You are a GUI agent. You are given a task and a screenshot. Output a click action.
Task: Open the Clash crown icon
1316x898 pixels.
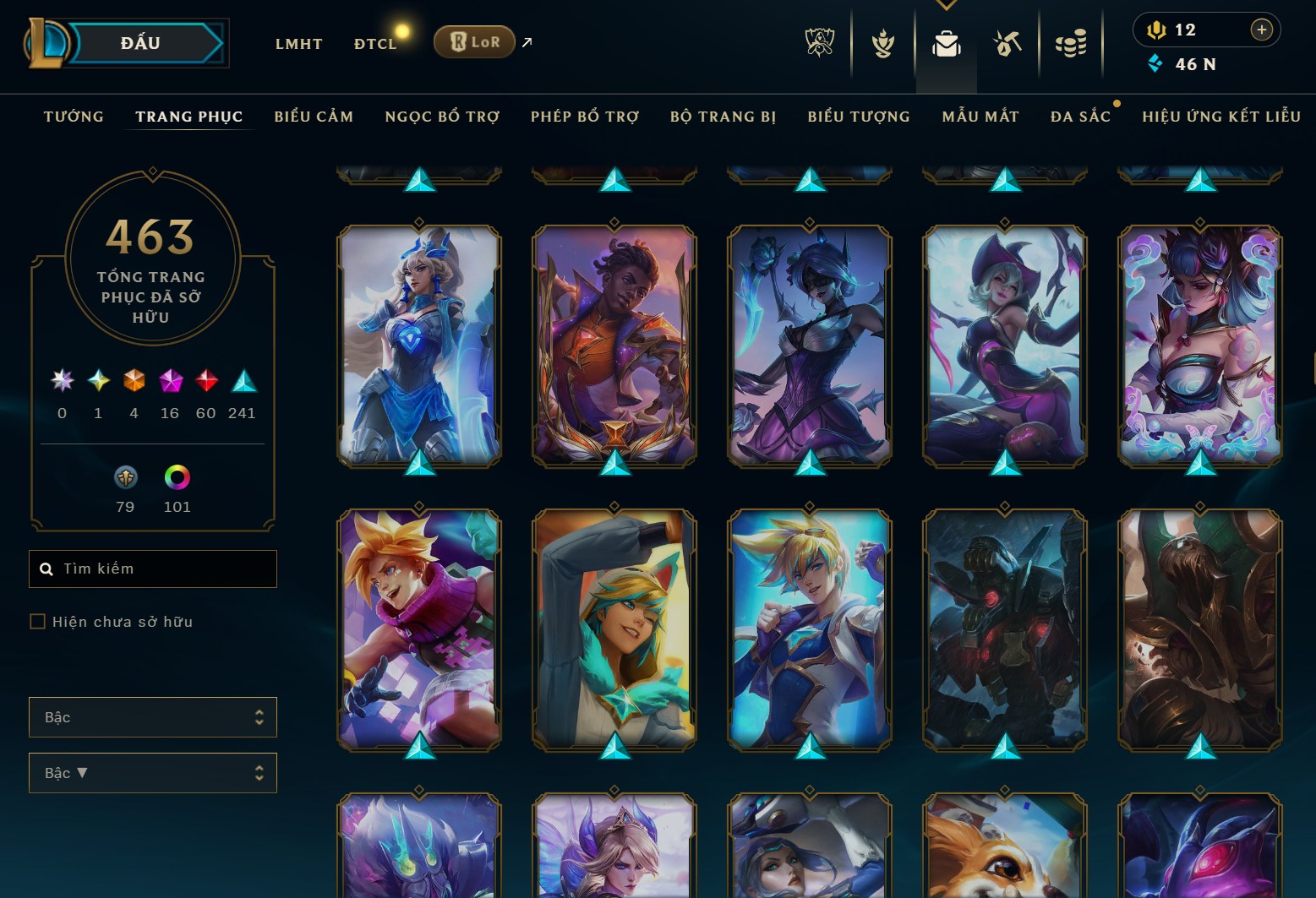tap(882, 44)
